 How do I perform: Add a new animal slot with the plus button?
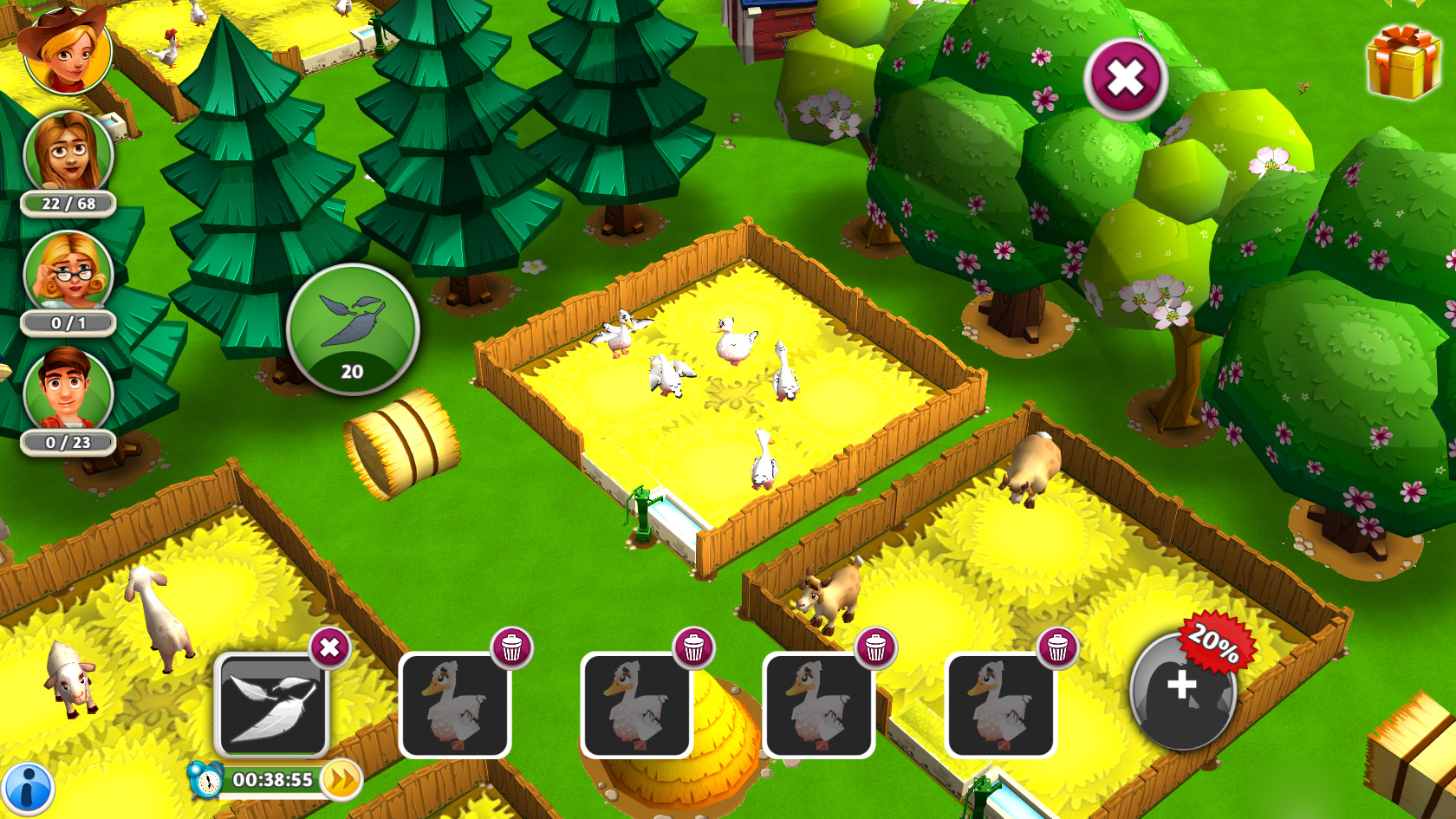[1180, 693]
